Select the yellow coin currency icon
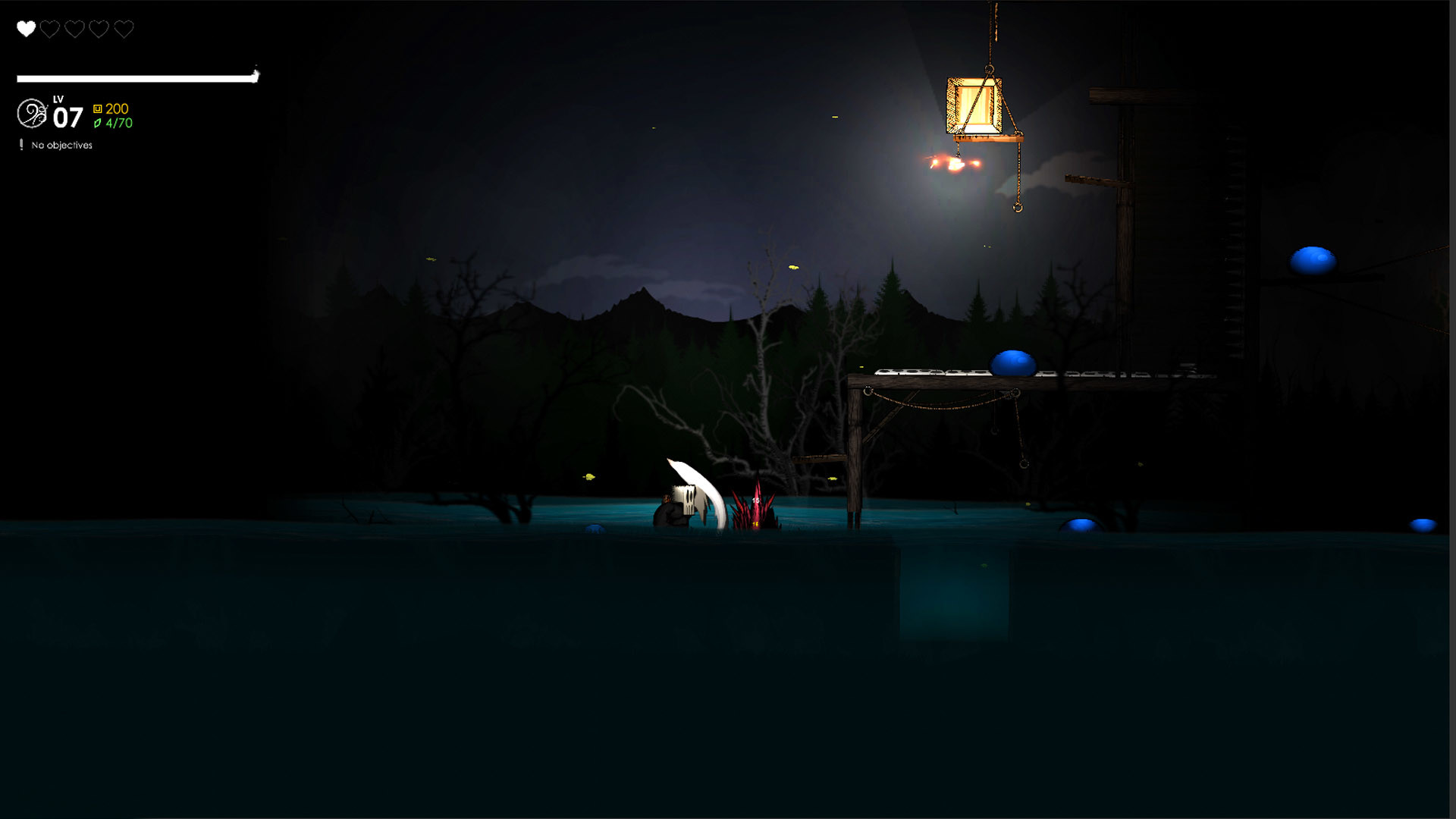 [98, 108]
